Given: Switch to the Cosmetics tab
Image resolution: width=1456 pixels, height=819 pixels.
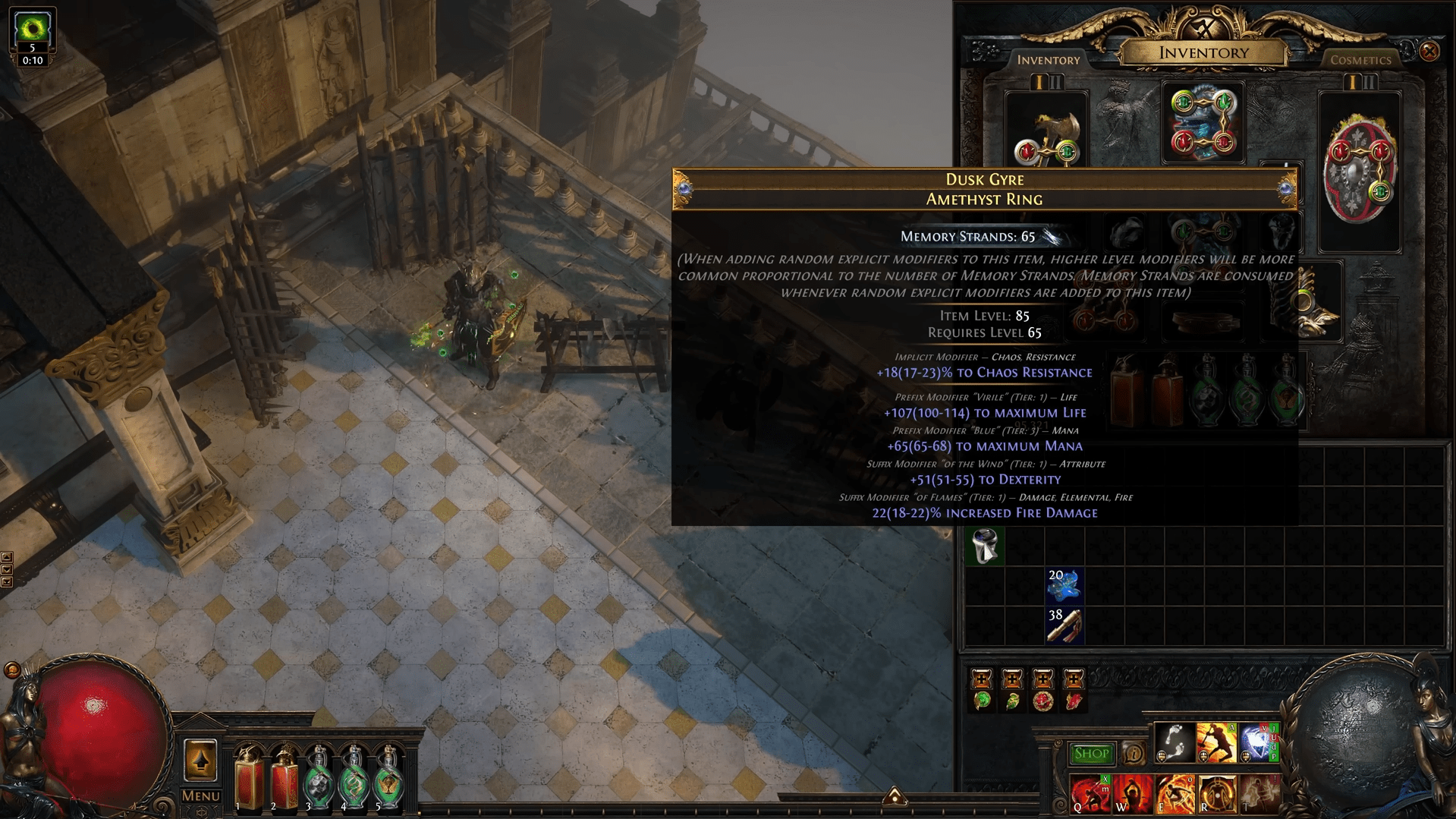Looking at the screenshot, I should pos(1360,60).
